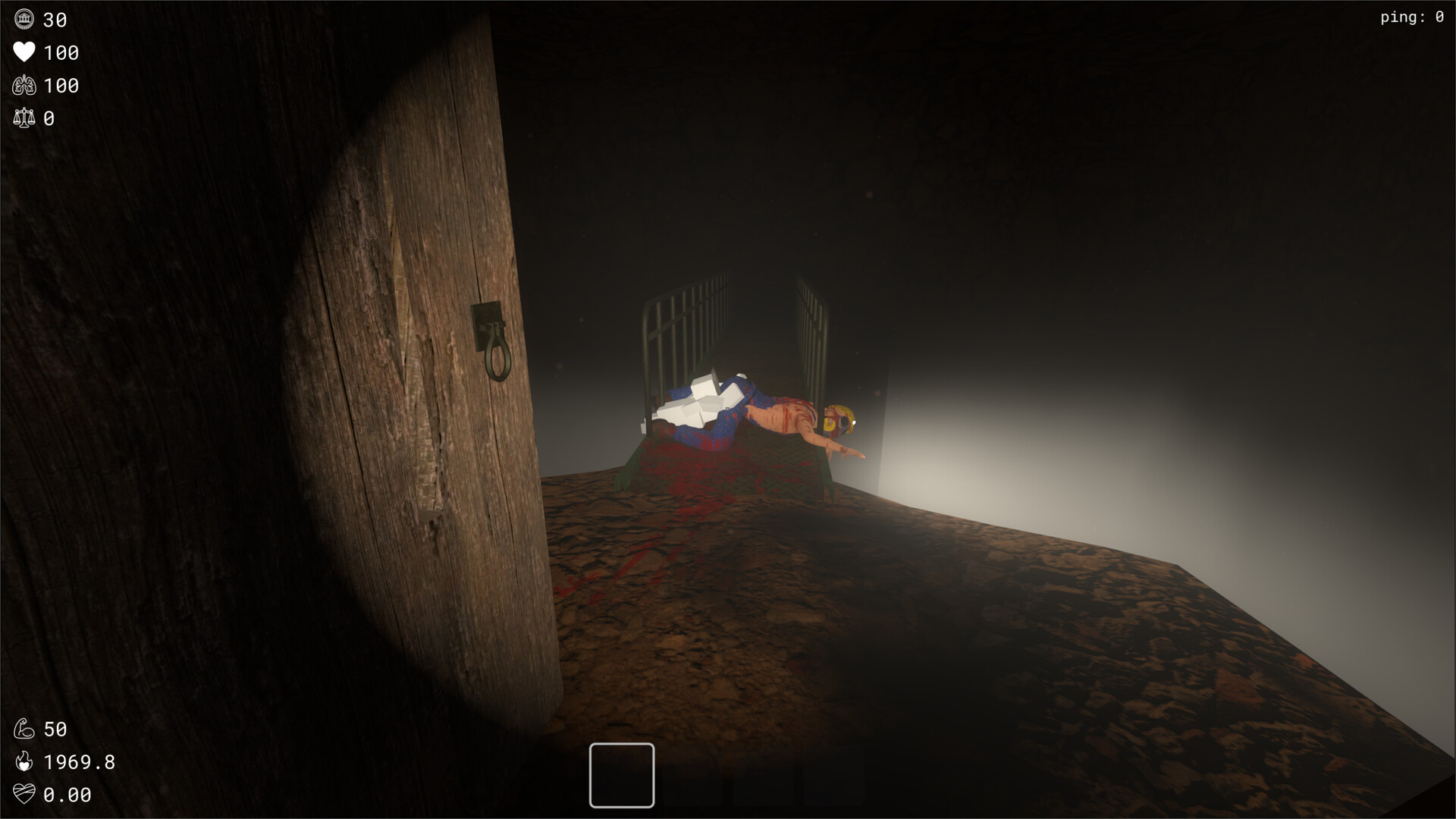
Task: Select the heart health icon
Action: coord(24,52)
